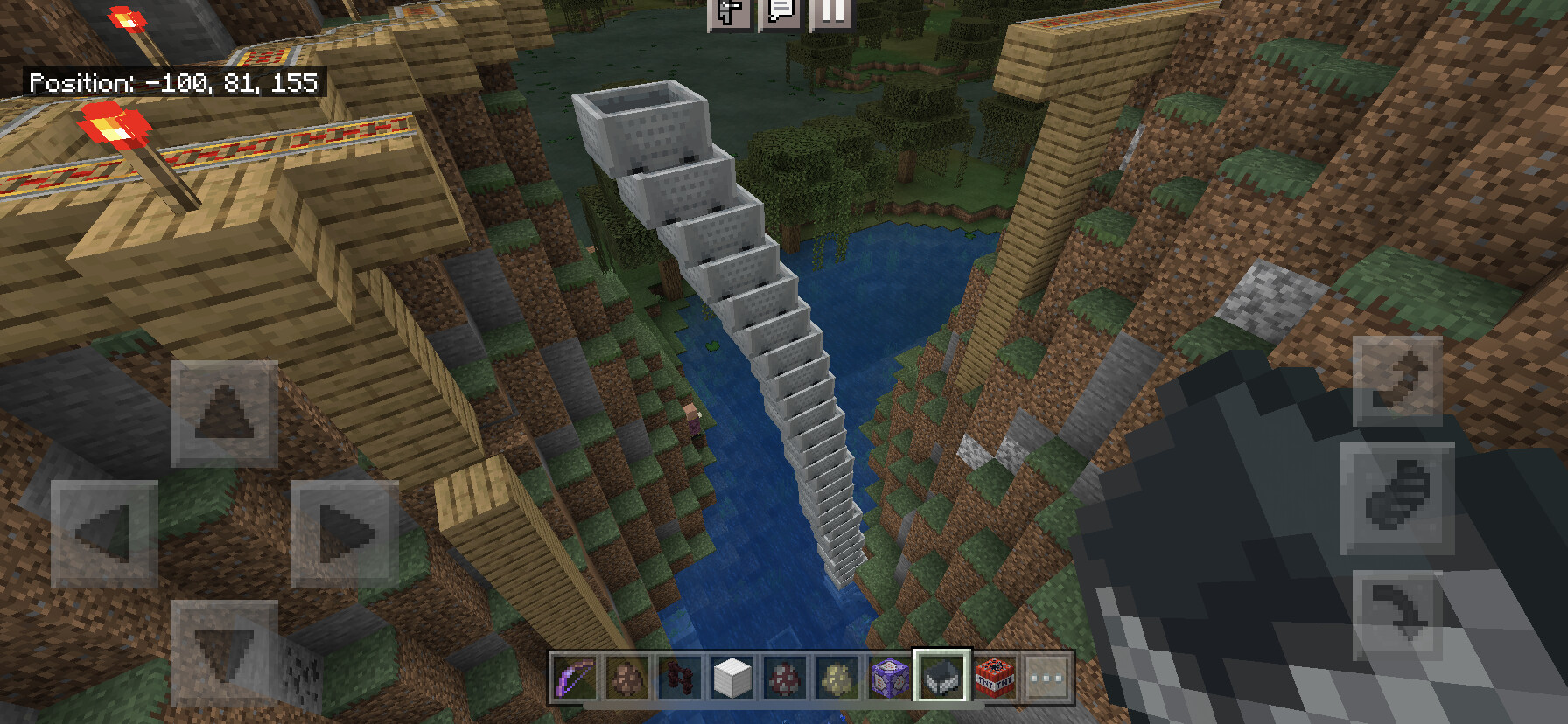Select the enchanted bow in the hotbar
The image size is (1568, 724).
click(575, 677)
